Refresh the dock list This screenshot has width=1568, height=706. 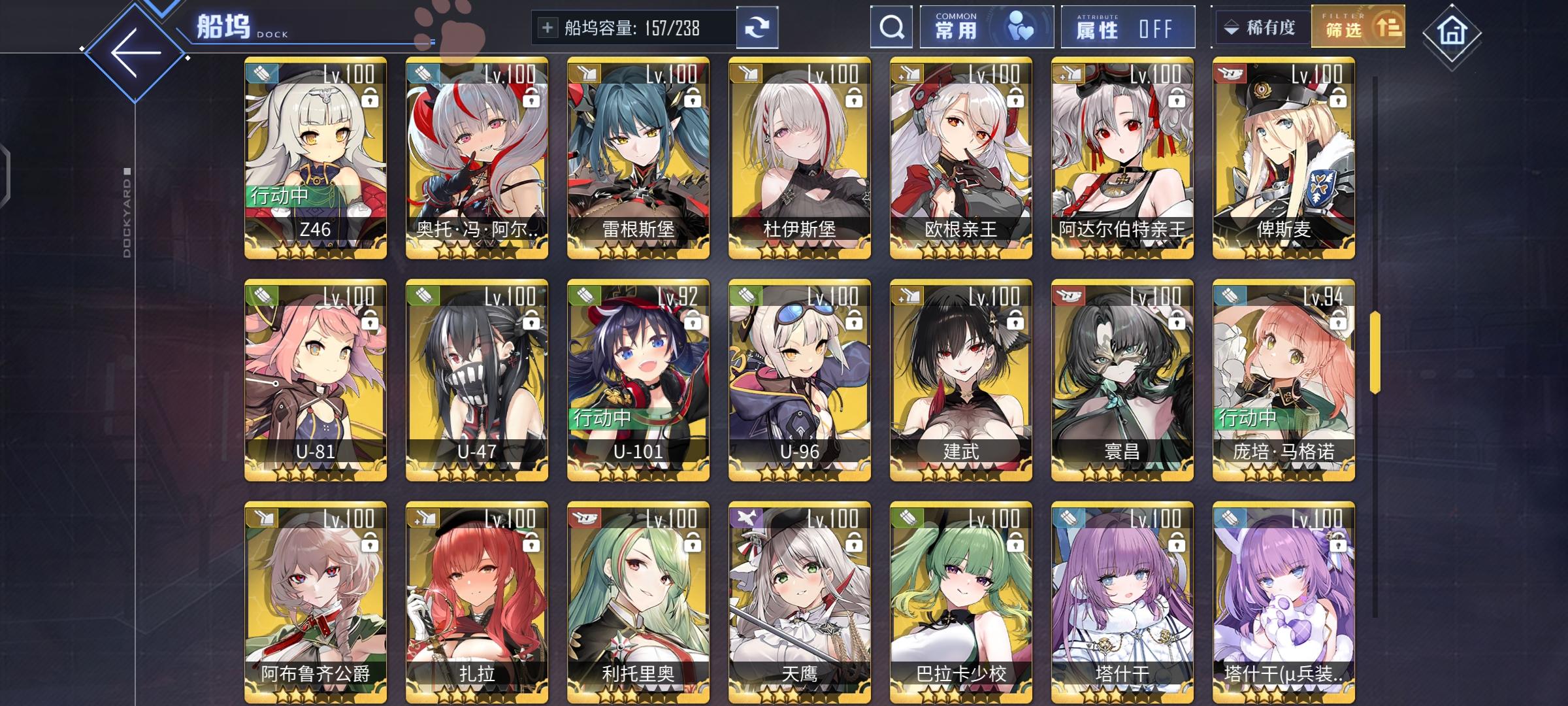[758, 27]
